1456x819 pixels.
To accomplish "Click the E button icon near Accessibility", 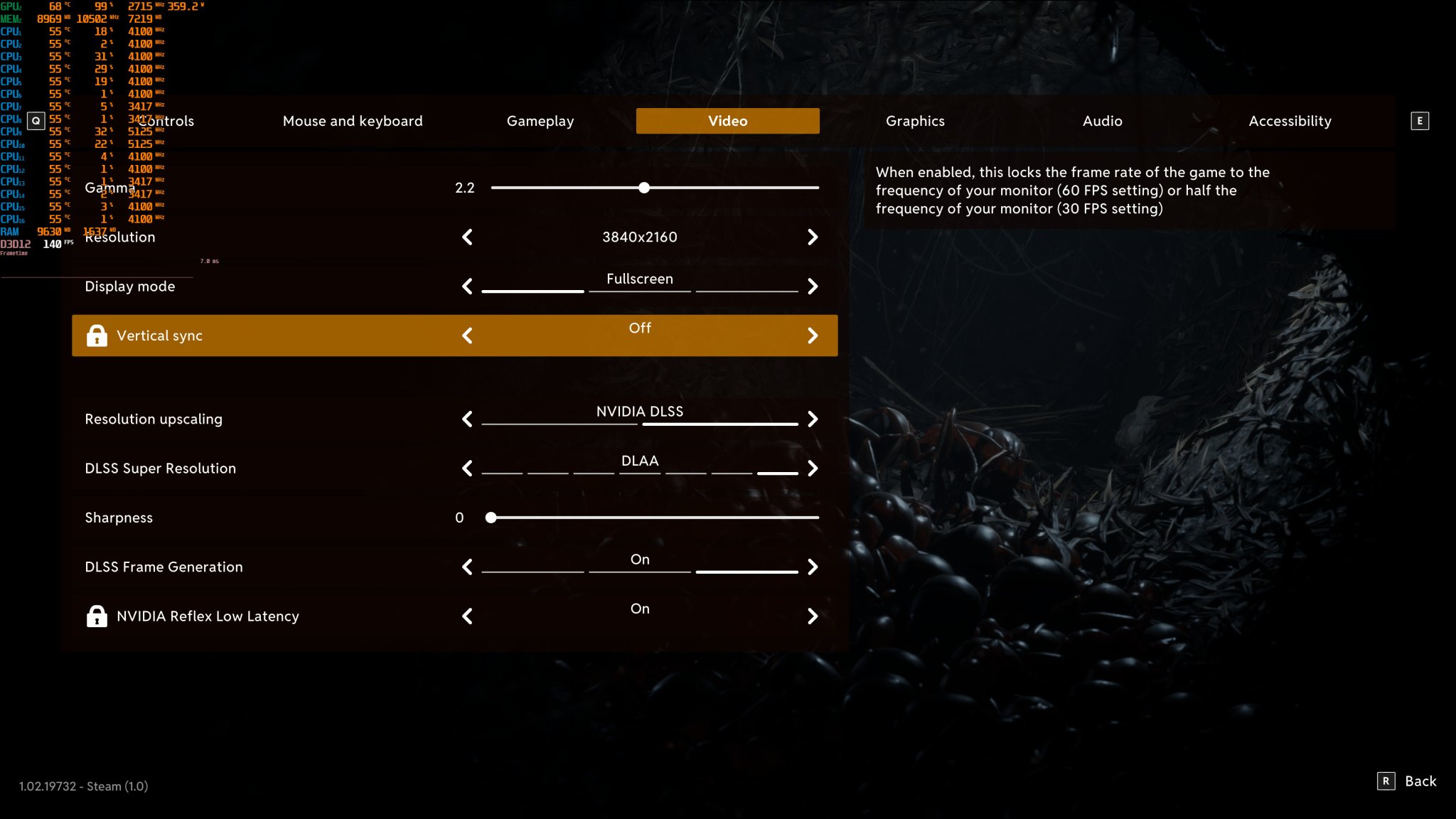I will pos(1419,121).
